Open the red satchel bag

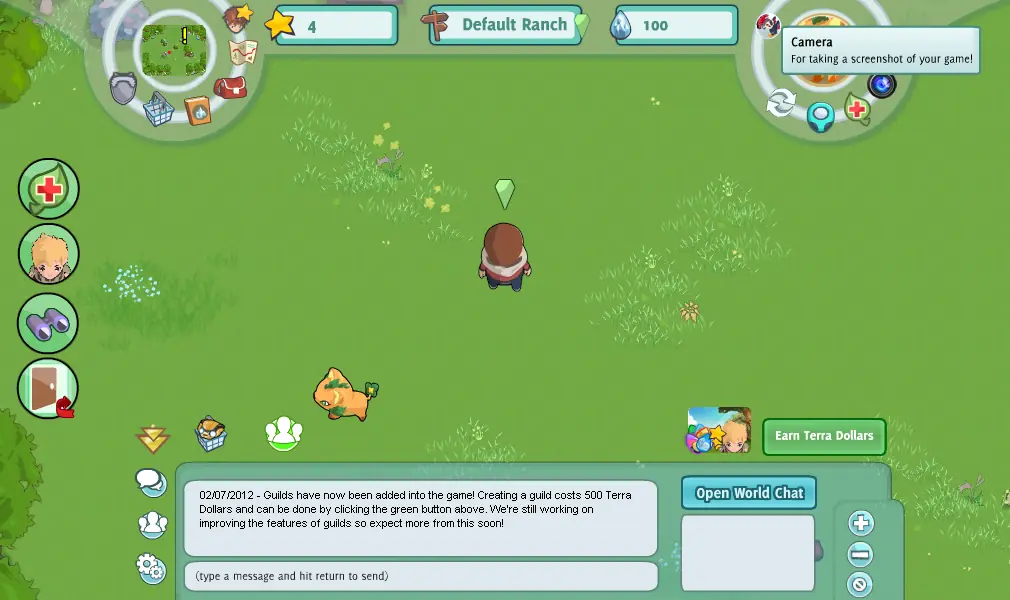[230, 88]
